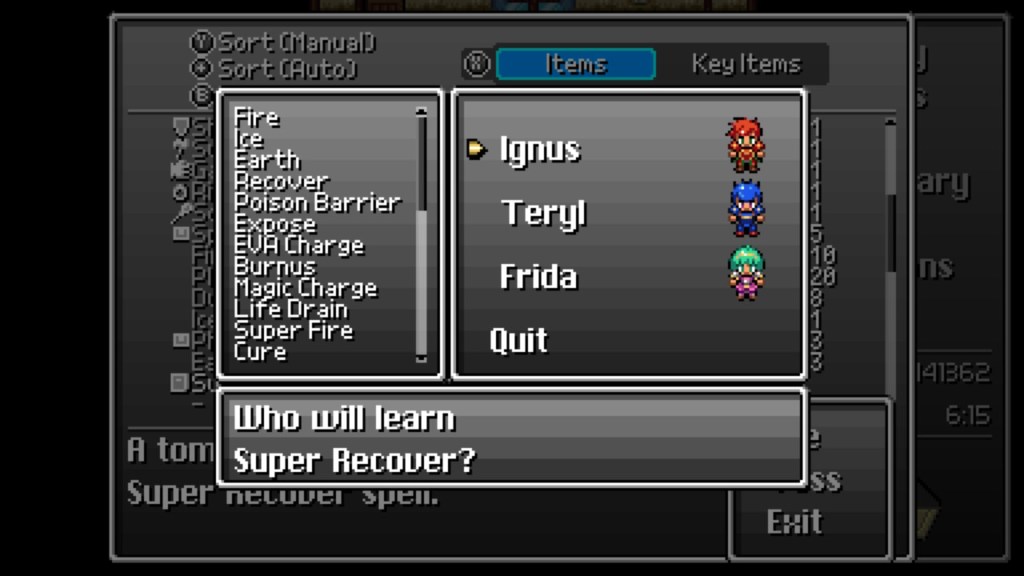Select the Exit option
The image size is (1024, 576).
[794, 521]
